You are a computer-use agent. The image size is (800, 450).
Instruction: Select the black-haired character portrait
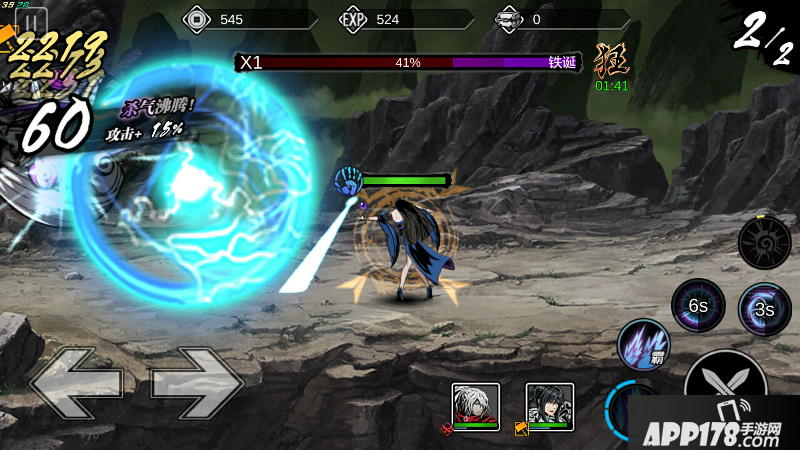[549, 405]
